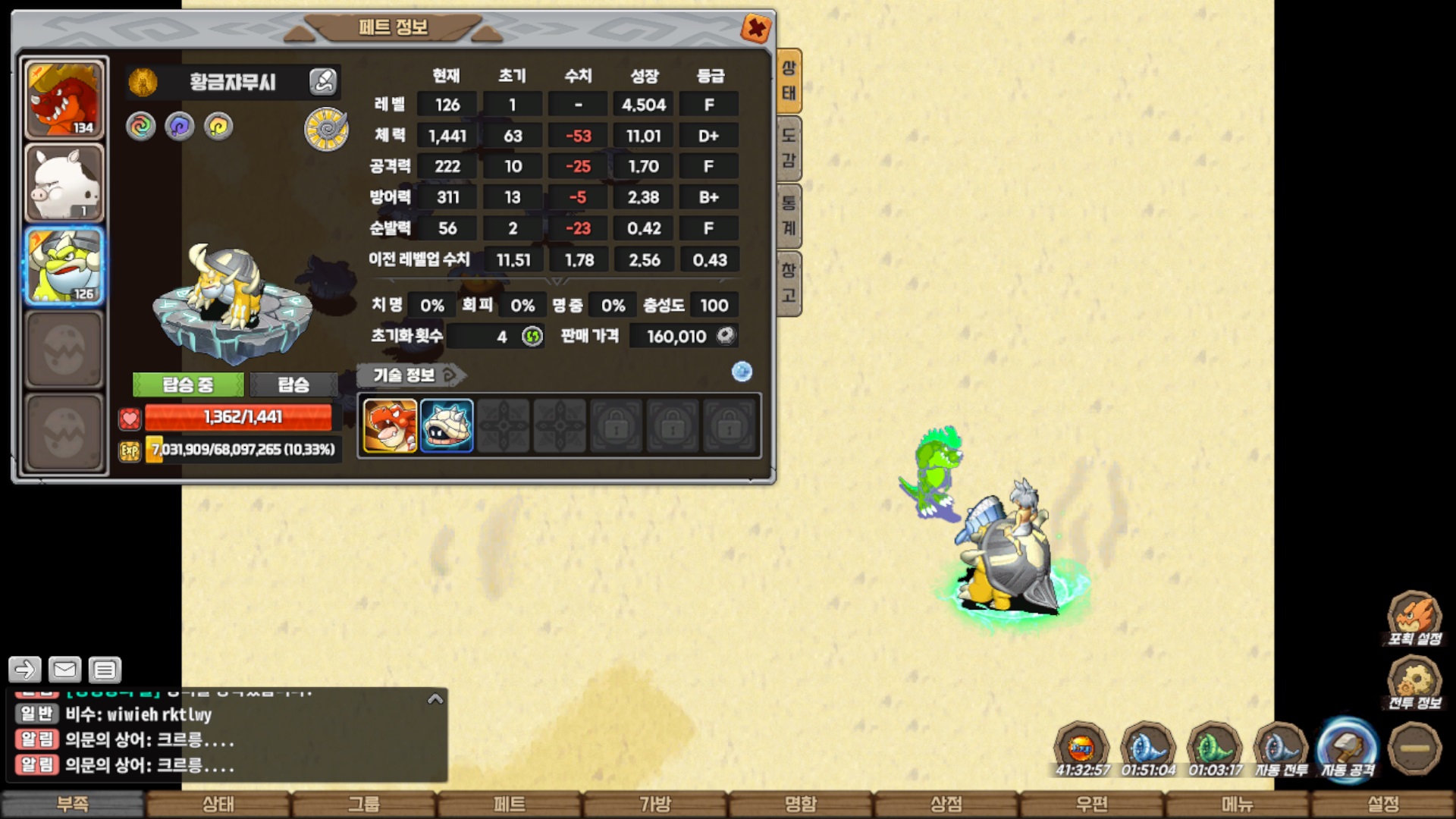Viewport: 1456px width, 819px height.
Task: Select the red dinosaur pet level 134
Action: [x=64, y=99]
